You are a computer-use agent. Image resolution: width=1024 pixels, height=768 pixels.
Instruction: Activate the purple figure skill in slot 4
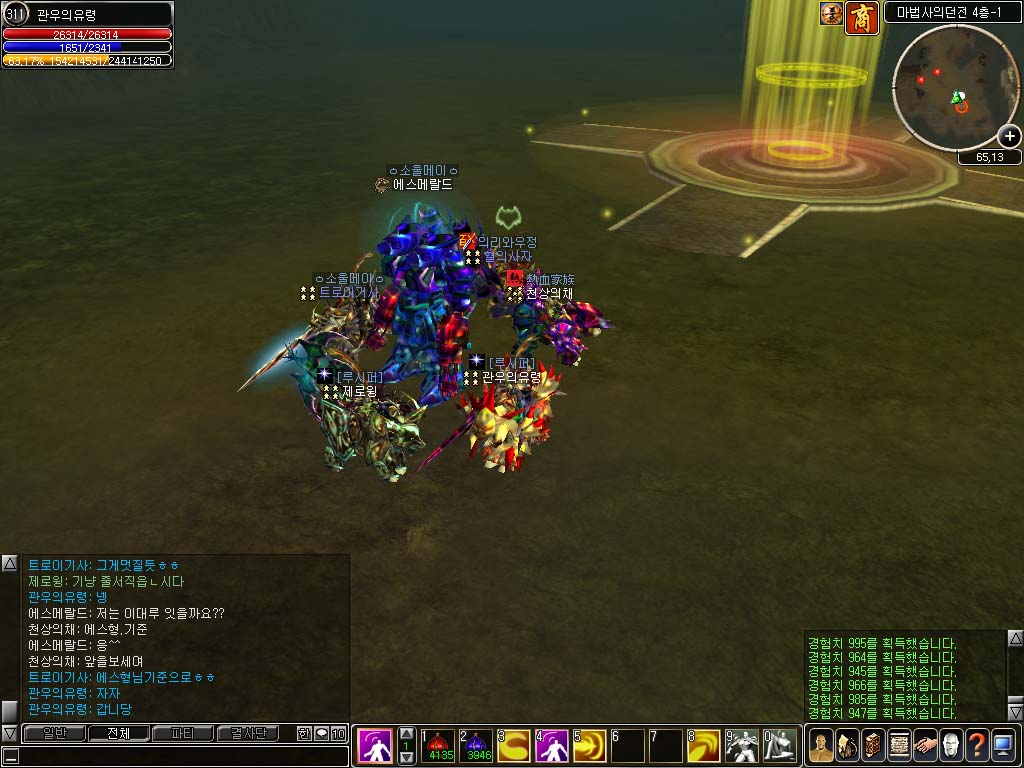pyautogui.click(x=552, y=746)
